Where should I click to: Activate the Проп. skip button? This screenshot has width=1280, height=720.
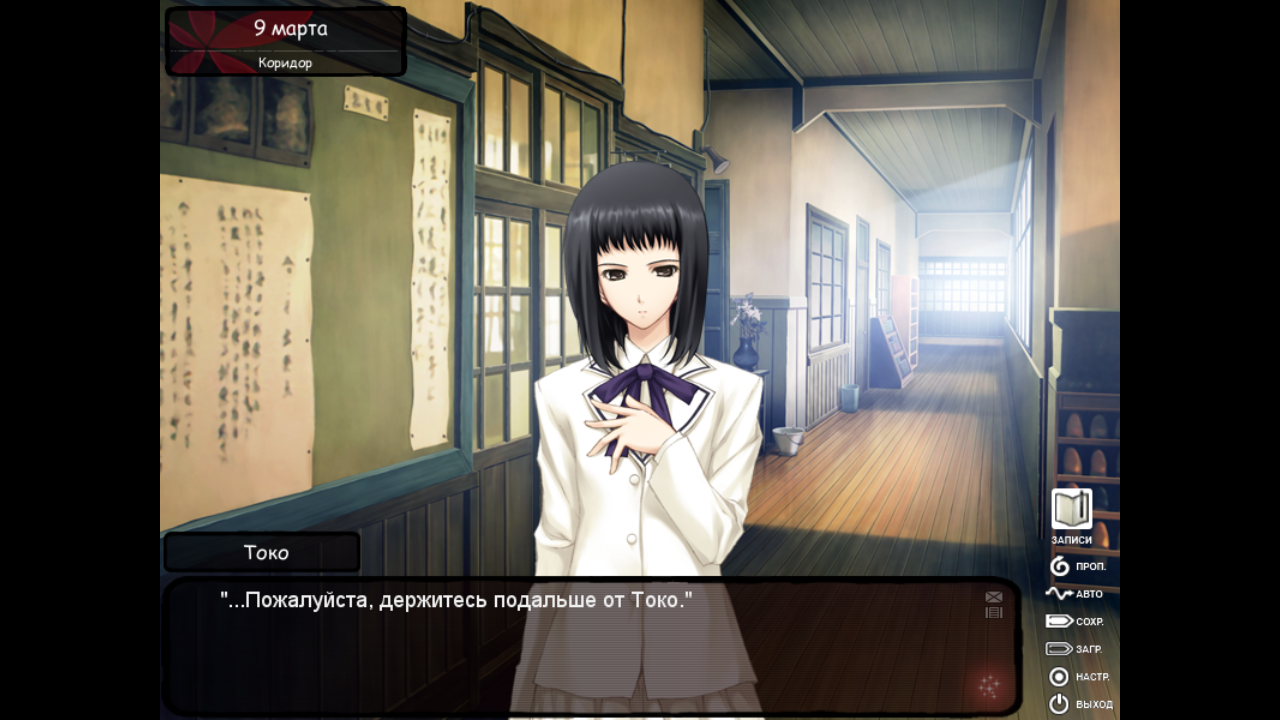1077,566
